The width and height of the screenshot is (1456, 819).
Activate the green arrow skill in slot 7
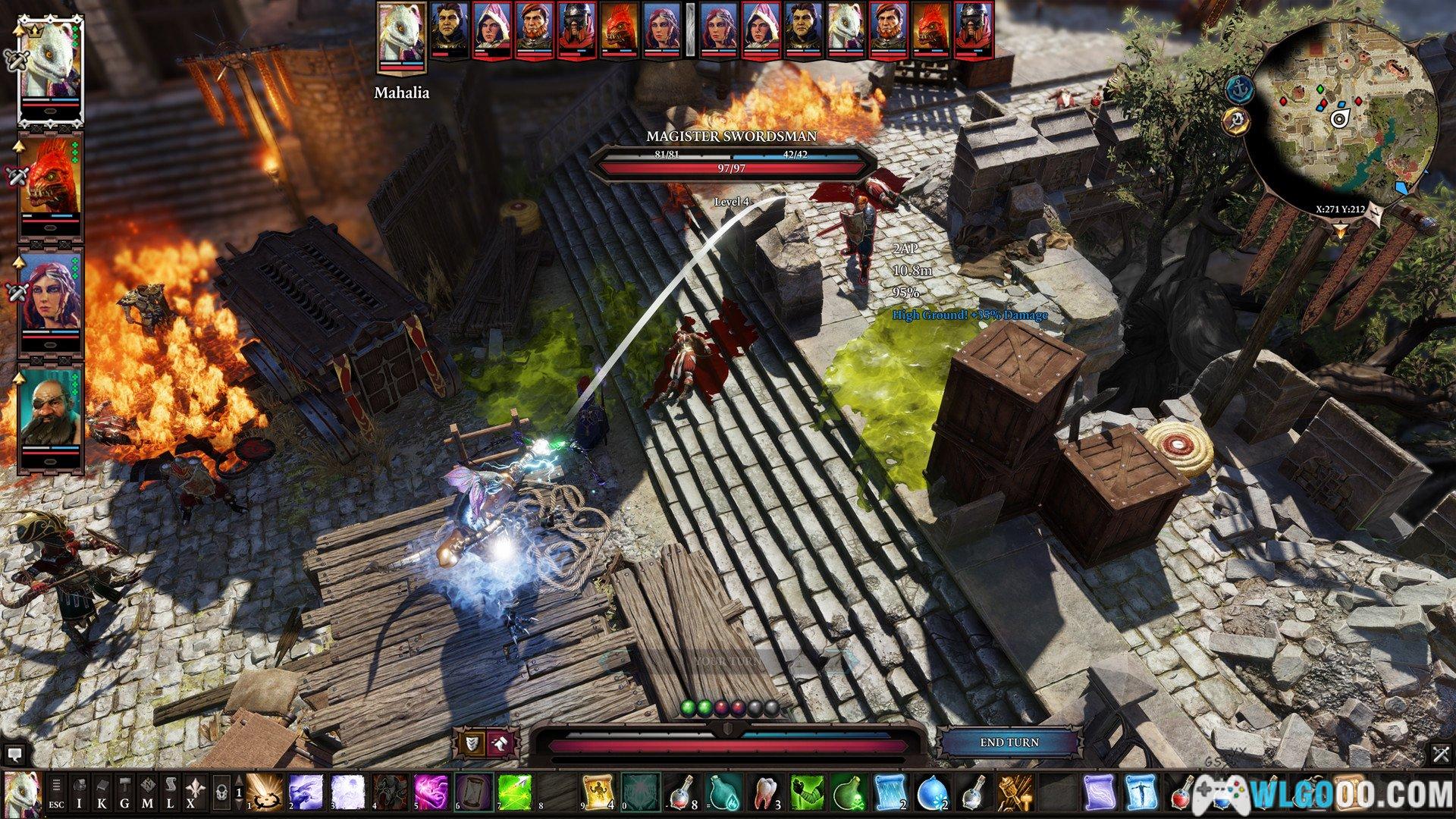(516, 792)
